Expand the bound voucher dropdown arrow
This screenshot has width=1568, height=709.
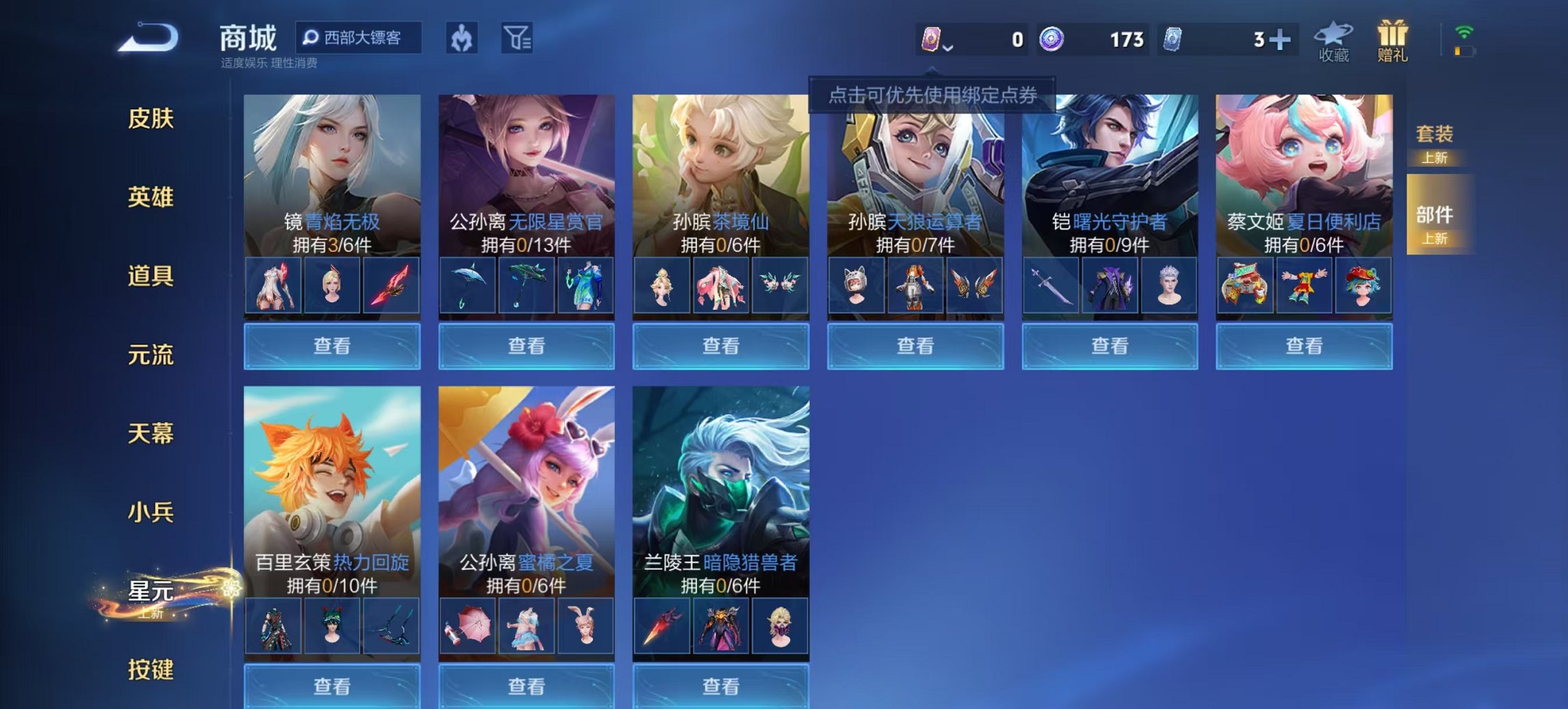[x=949, y=48]
